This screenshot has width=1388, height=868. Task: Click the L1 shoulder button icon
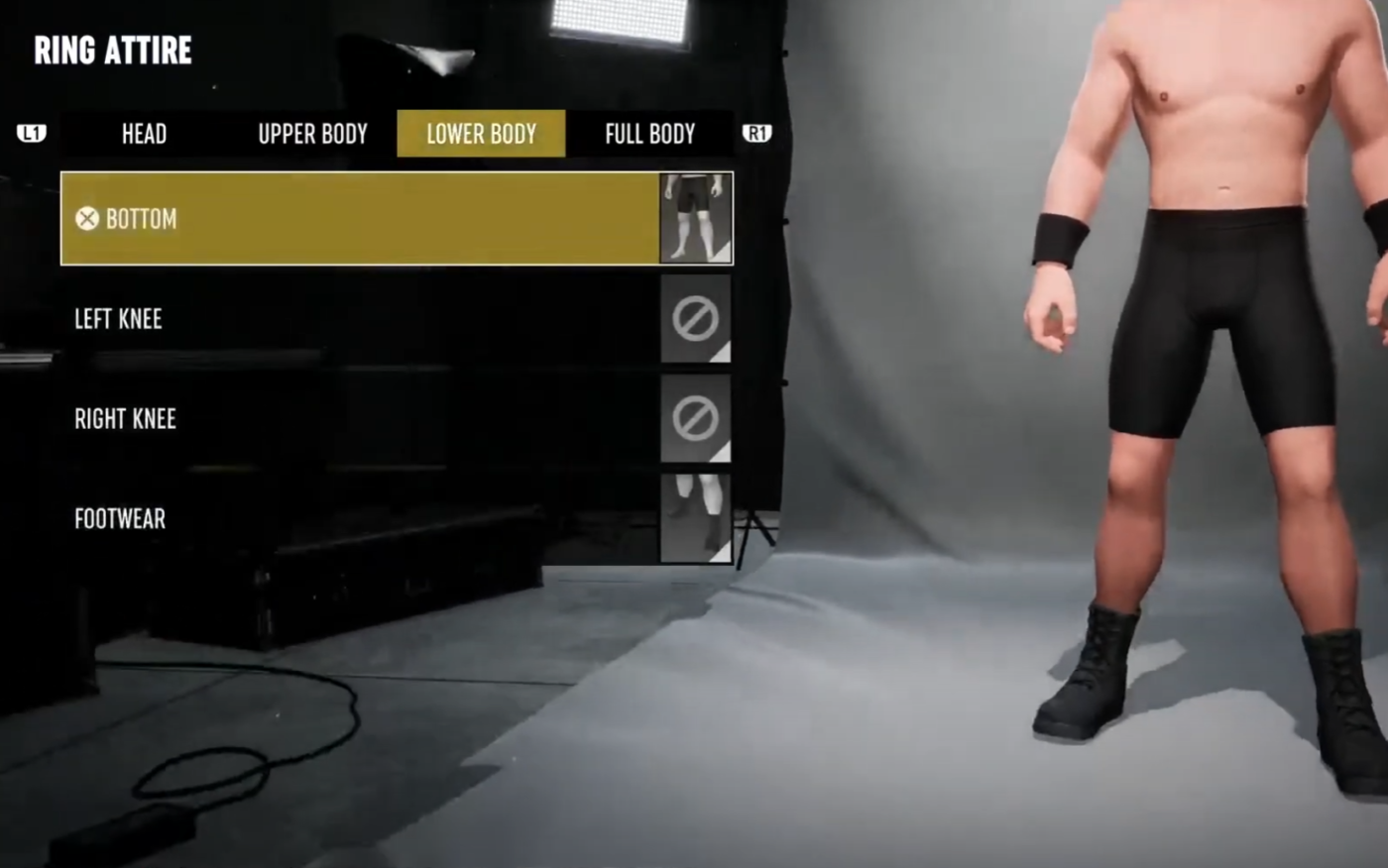coord(31,133)
